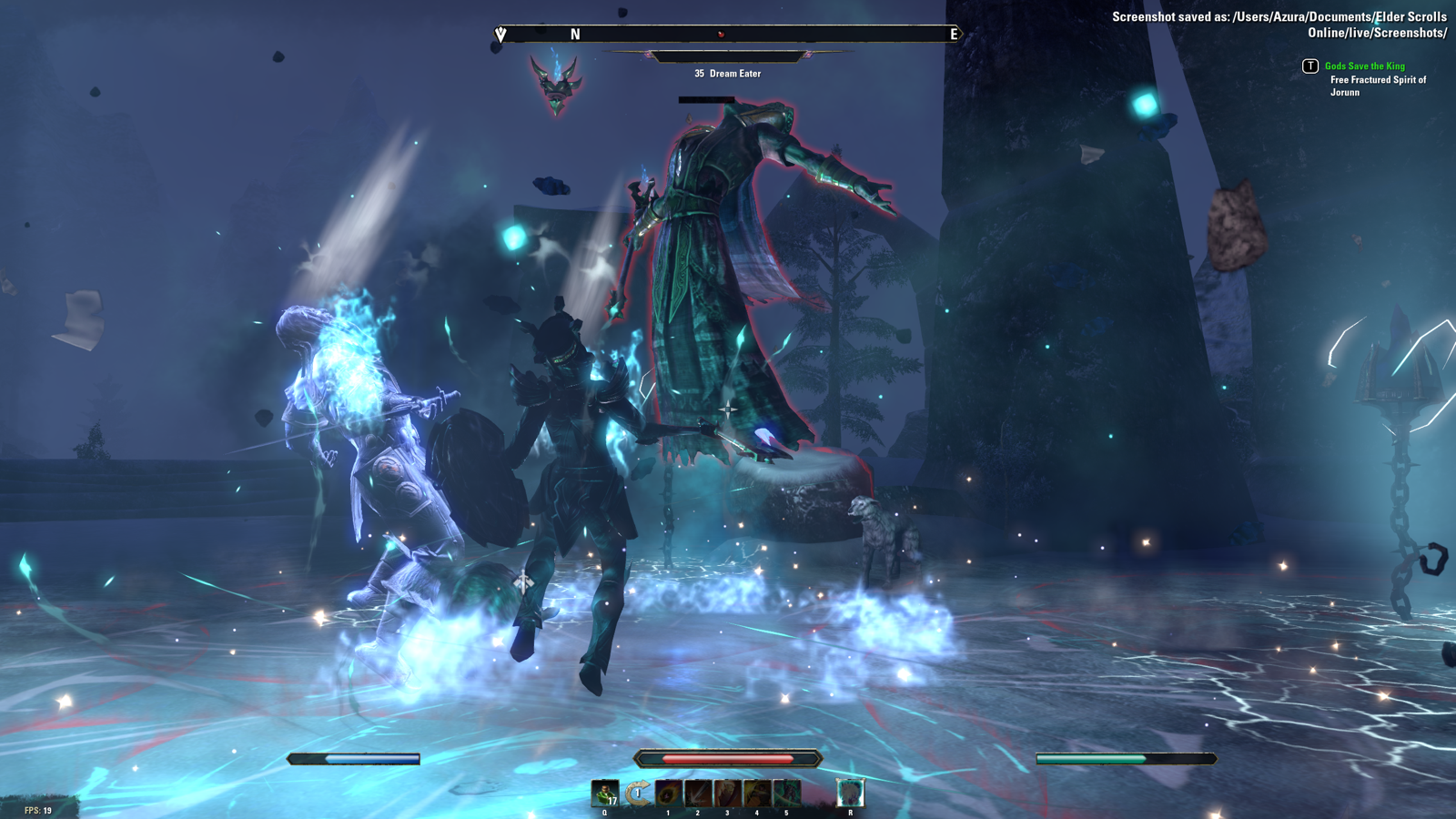This screenshot has width=1456, height=819.
Task: Activate the golden slash ability in slot 4
Action: tap(756, 794)
